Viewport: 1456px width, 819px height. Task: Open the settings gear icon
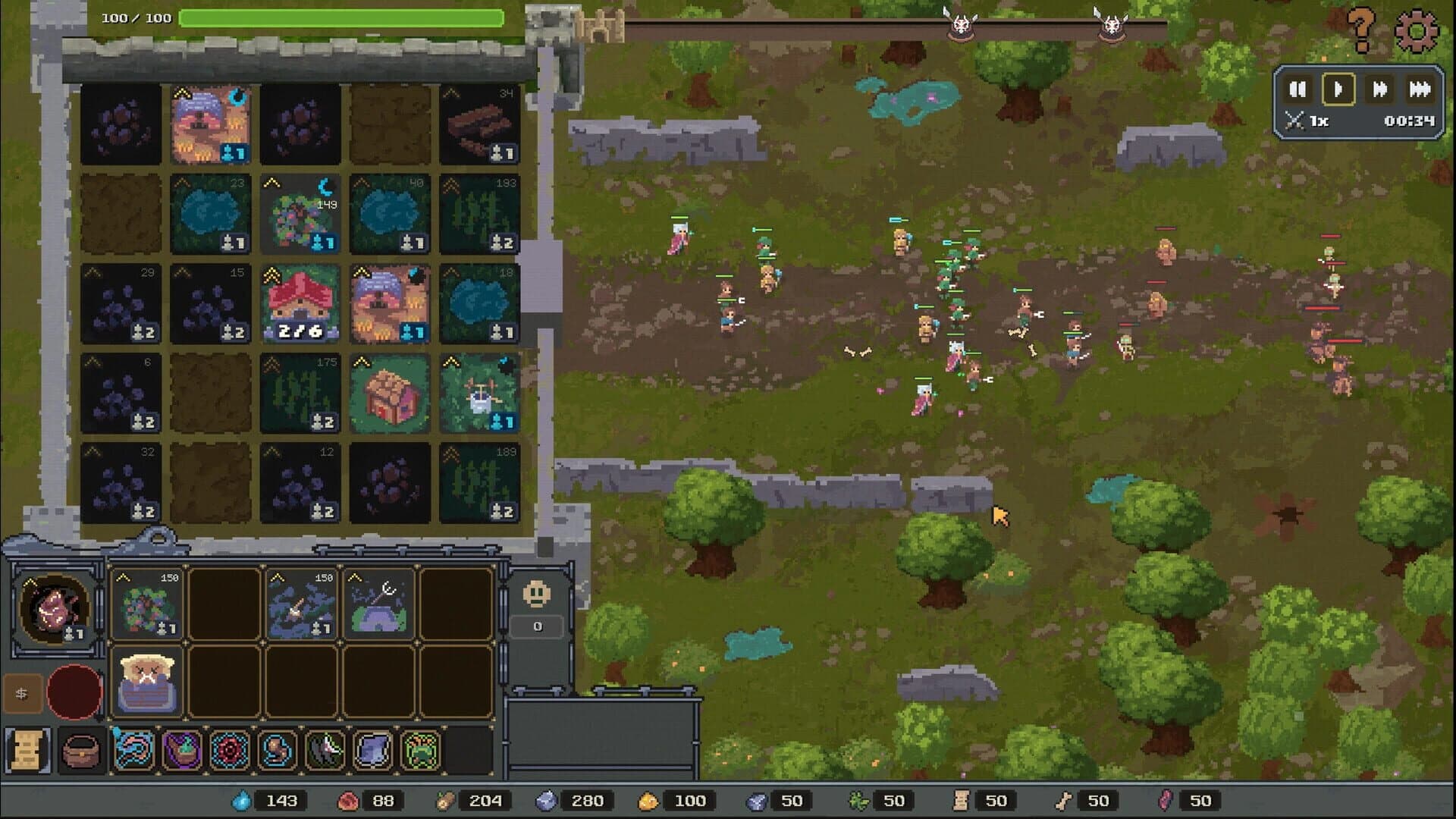click(1415, 30)
